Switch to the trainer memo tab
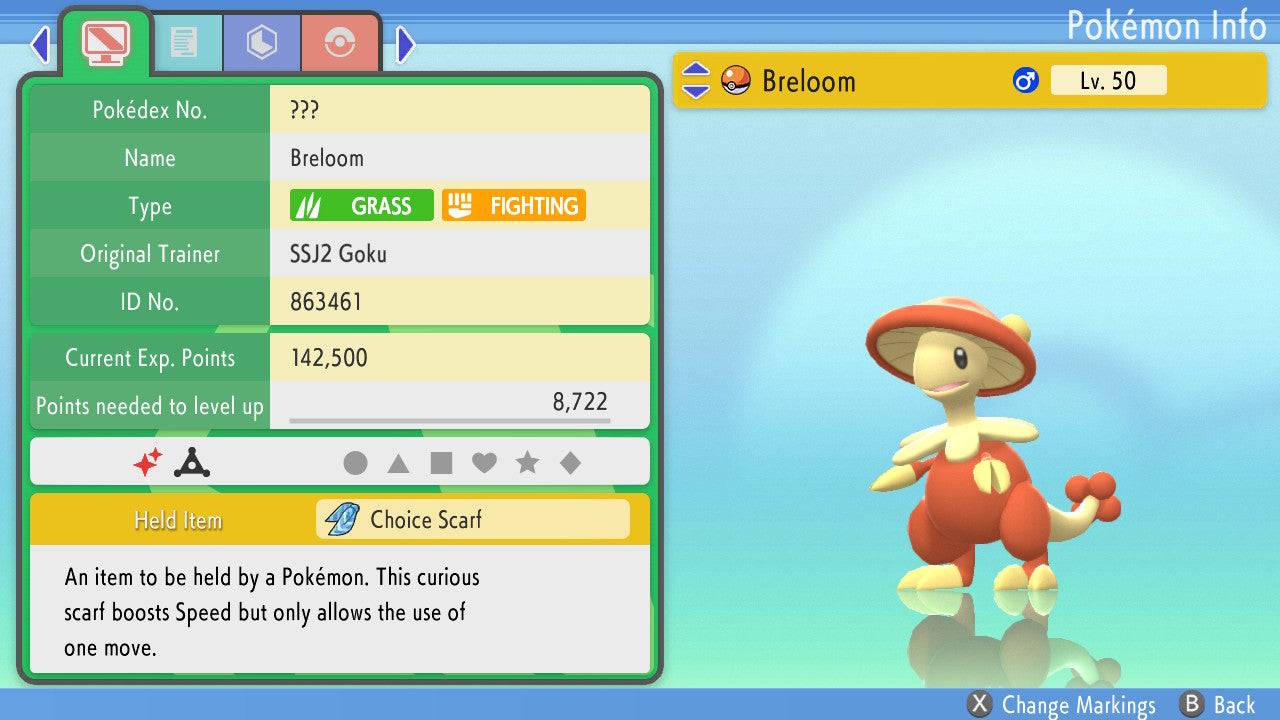The height and width of the screenshot is (720, 1280). [x=183, y=42]
